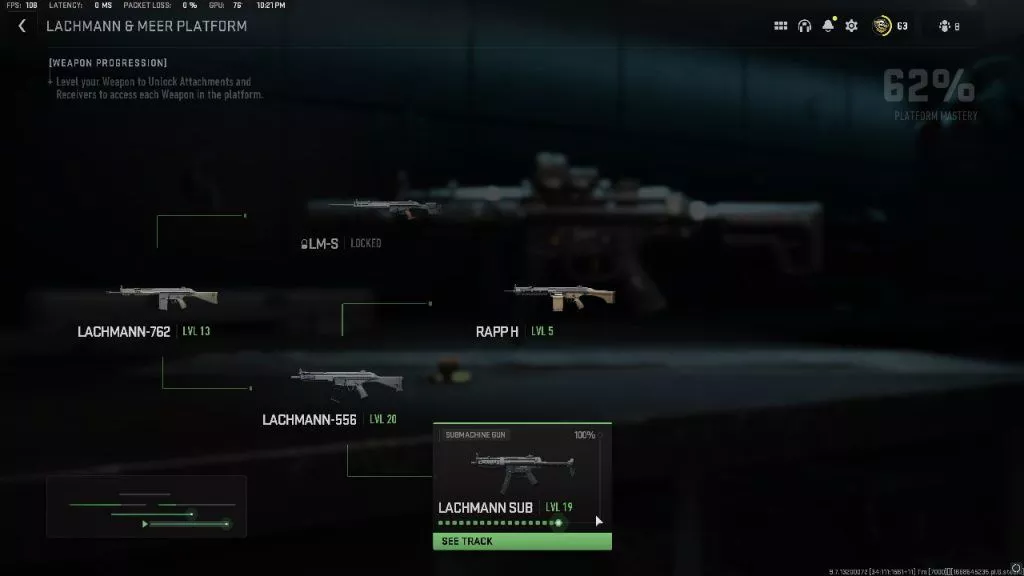Go back using the top-left arrow
The image size is (1024, 576).
click(22, 26)
